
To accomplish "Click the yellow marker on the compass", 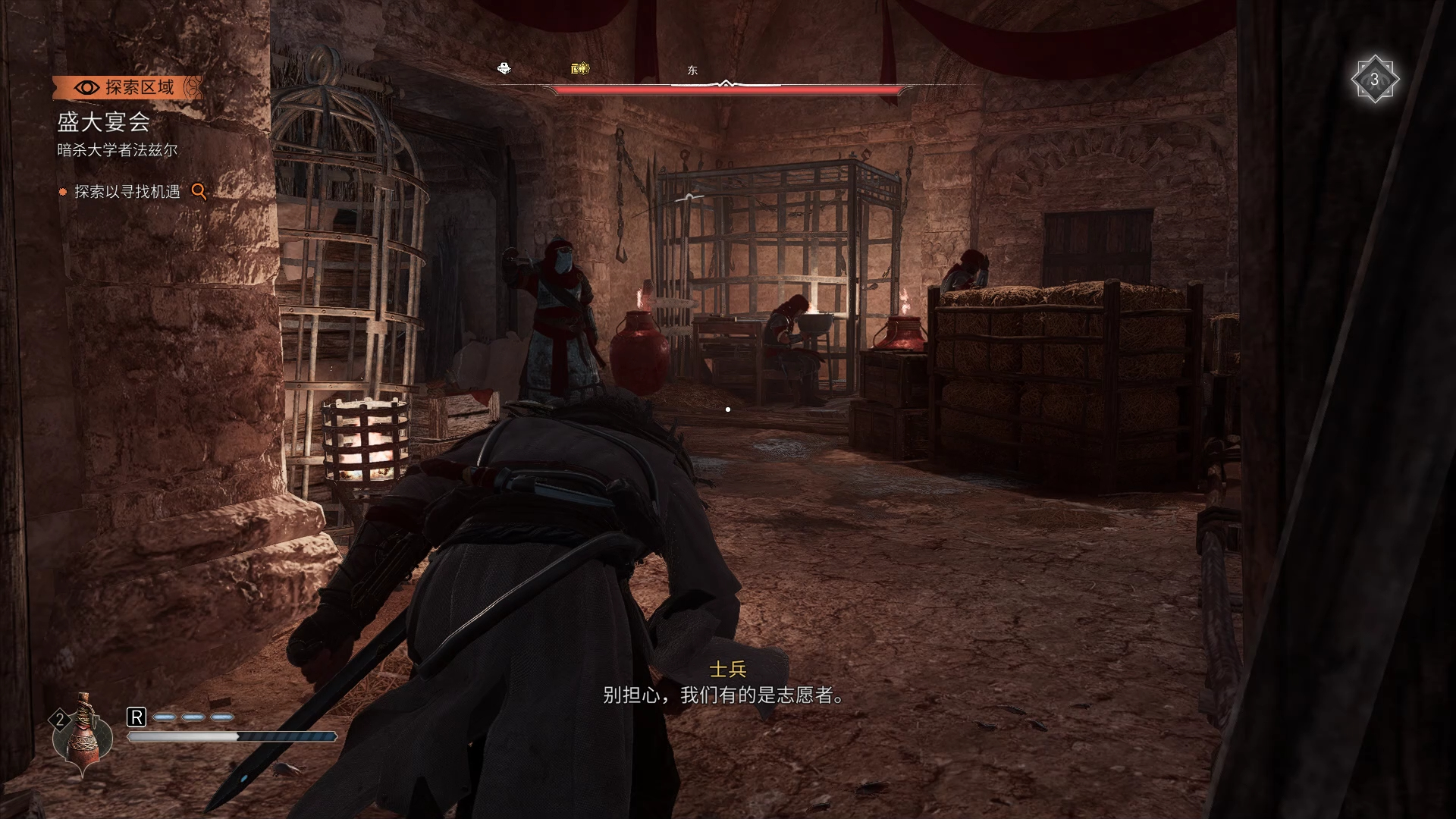I will tap(580, 69).
